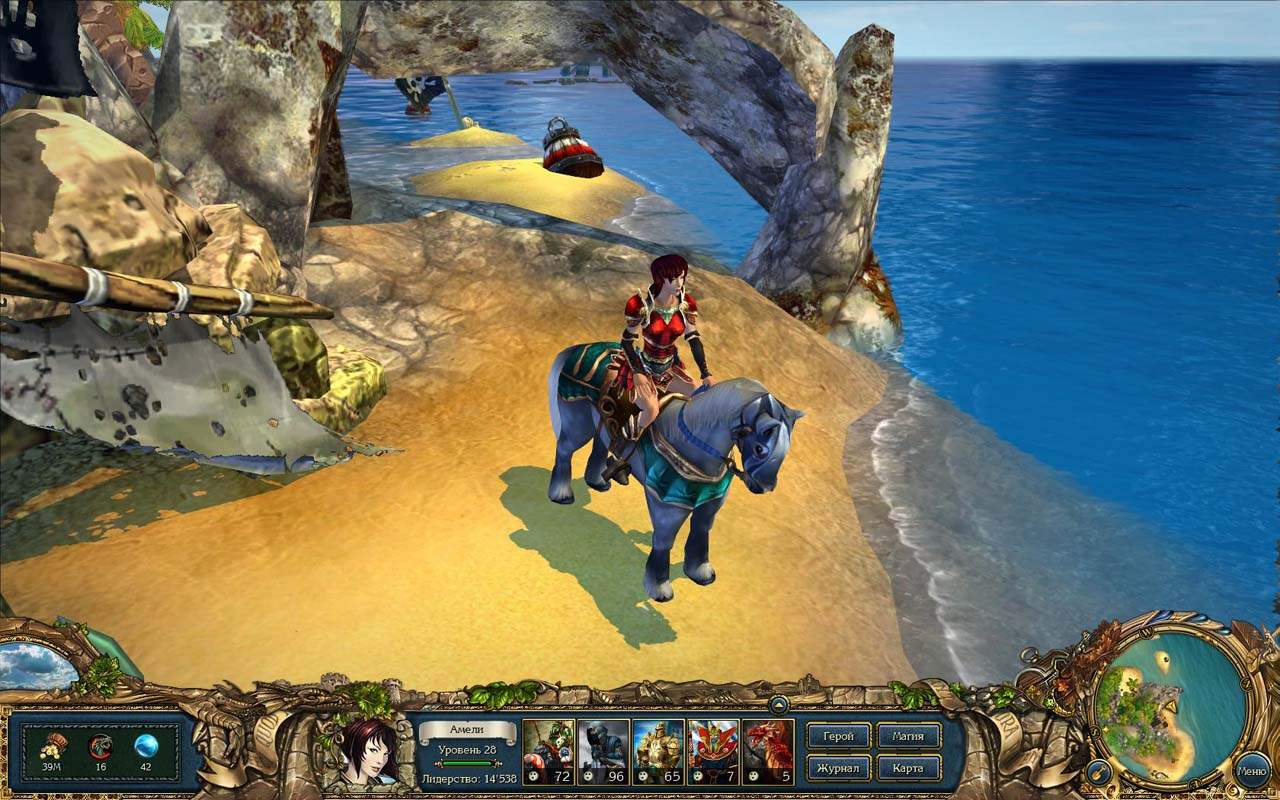Screen dimensions: 1280x800
Task: Select the red masked troop with 7
Action: [x=713, y=751]
